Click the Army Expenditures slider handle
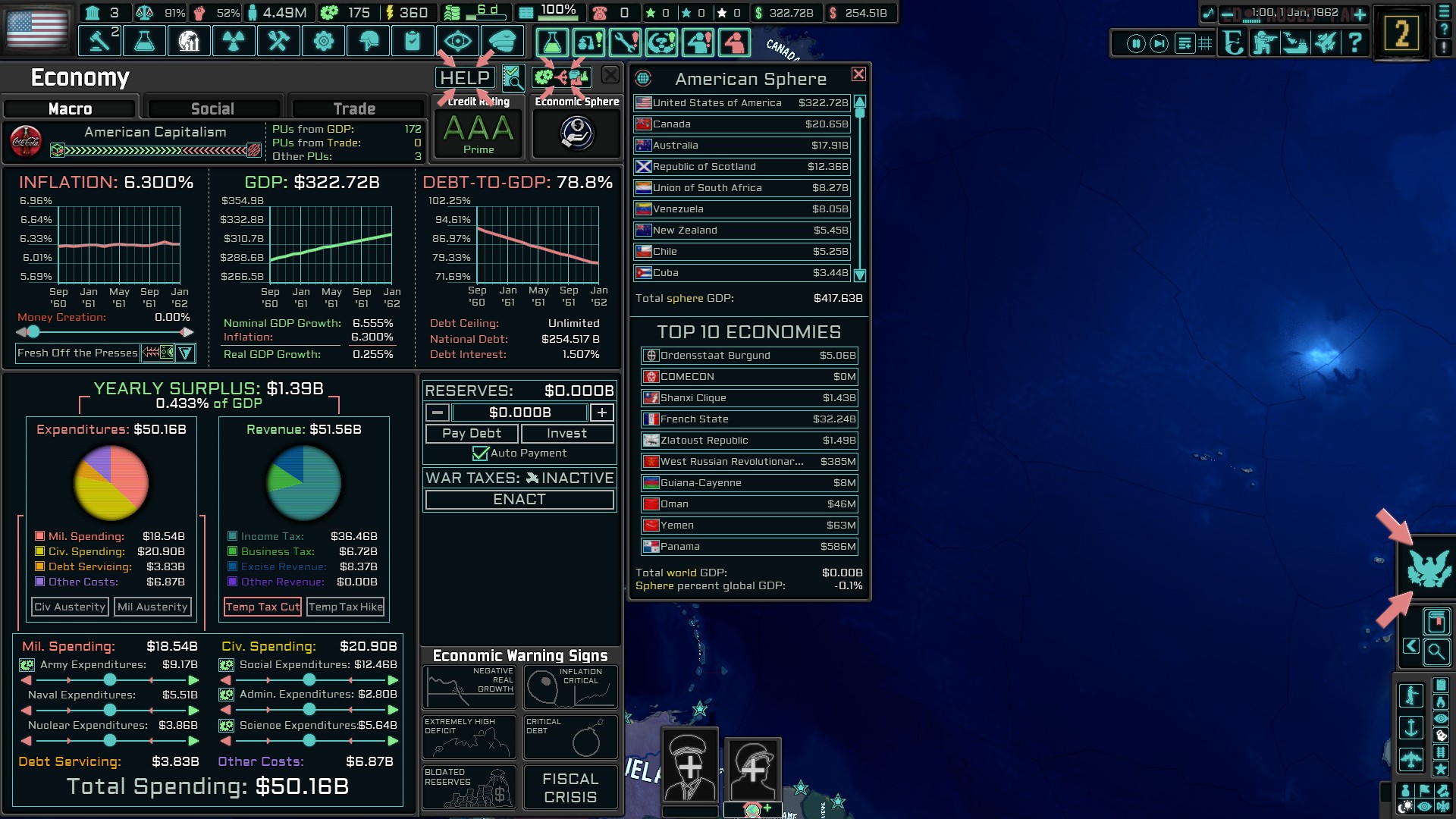Screen dimensions: 1456x819 [109, 681]
